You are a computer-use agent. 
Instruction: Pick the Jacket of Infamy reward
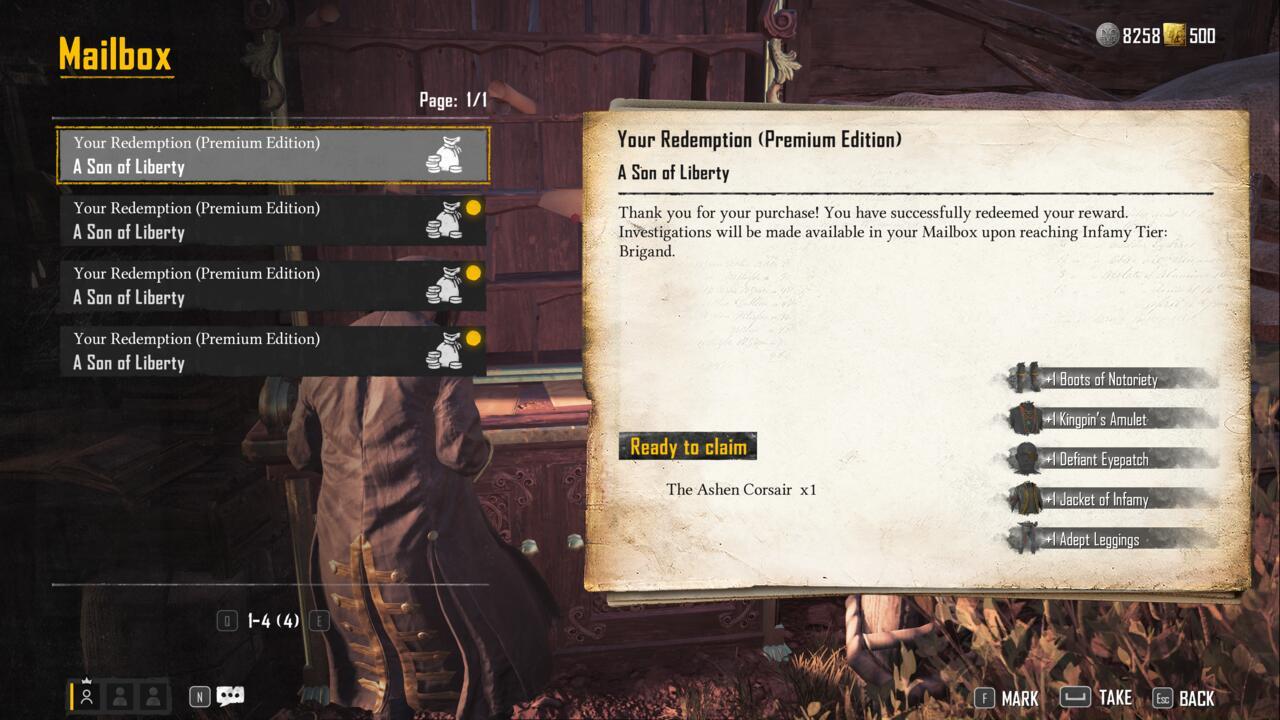[1110, 499]
